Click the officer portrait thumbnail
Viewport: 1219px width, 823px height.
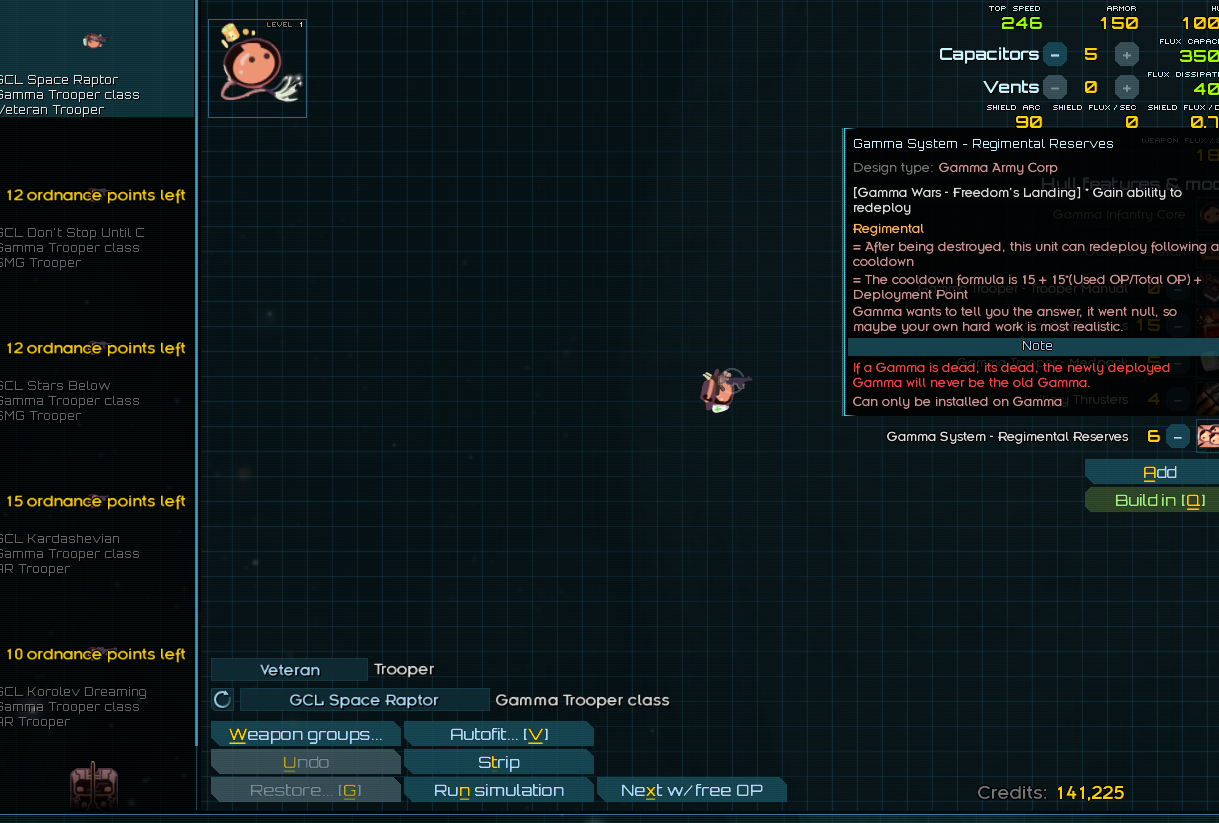(257, 68)
